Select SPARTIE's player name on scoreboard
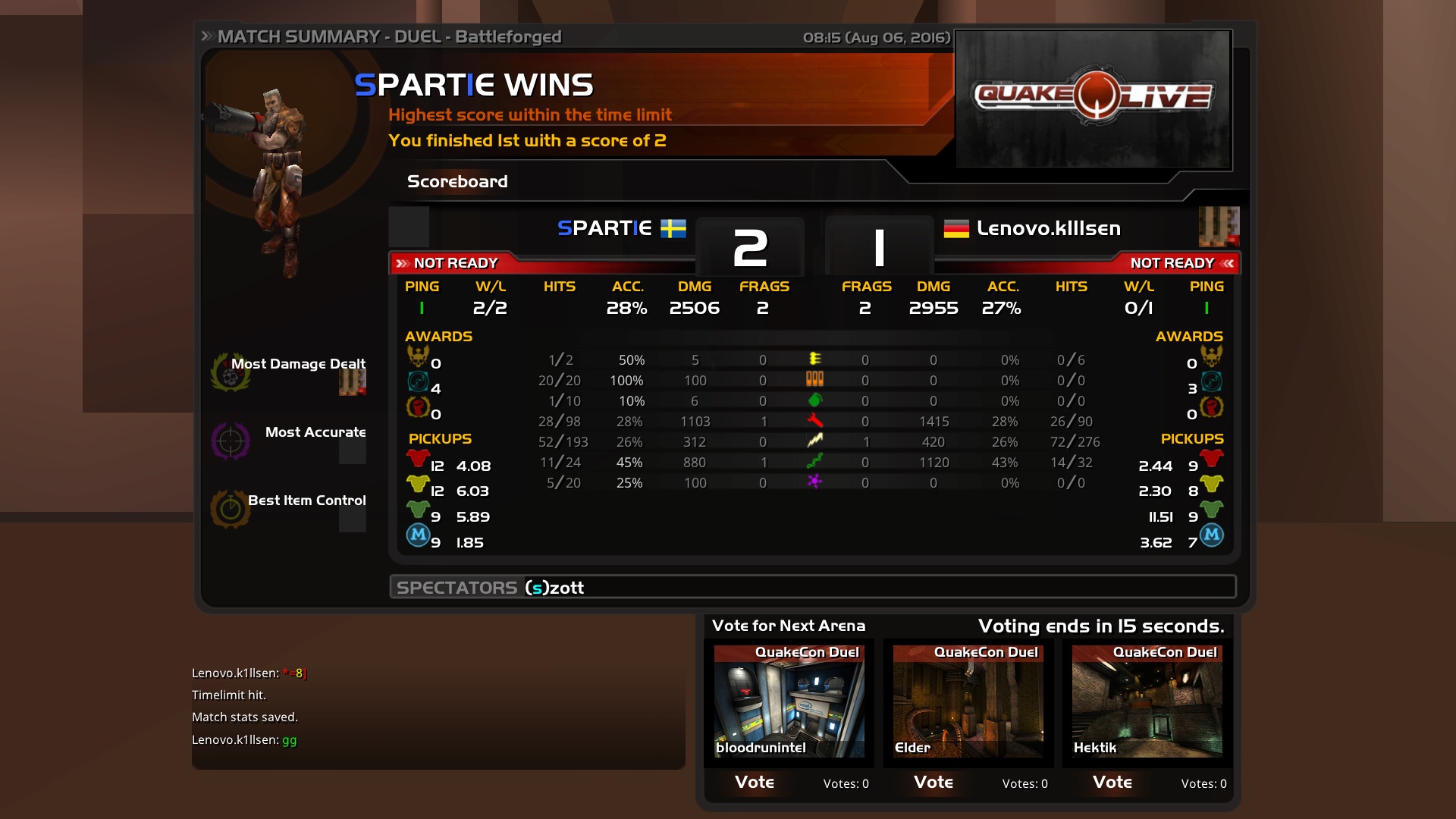The image size is (1456, 819). click(x=604, y=228)
